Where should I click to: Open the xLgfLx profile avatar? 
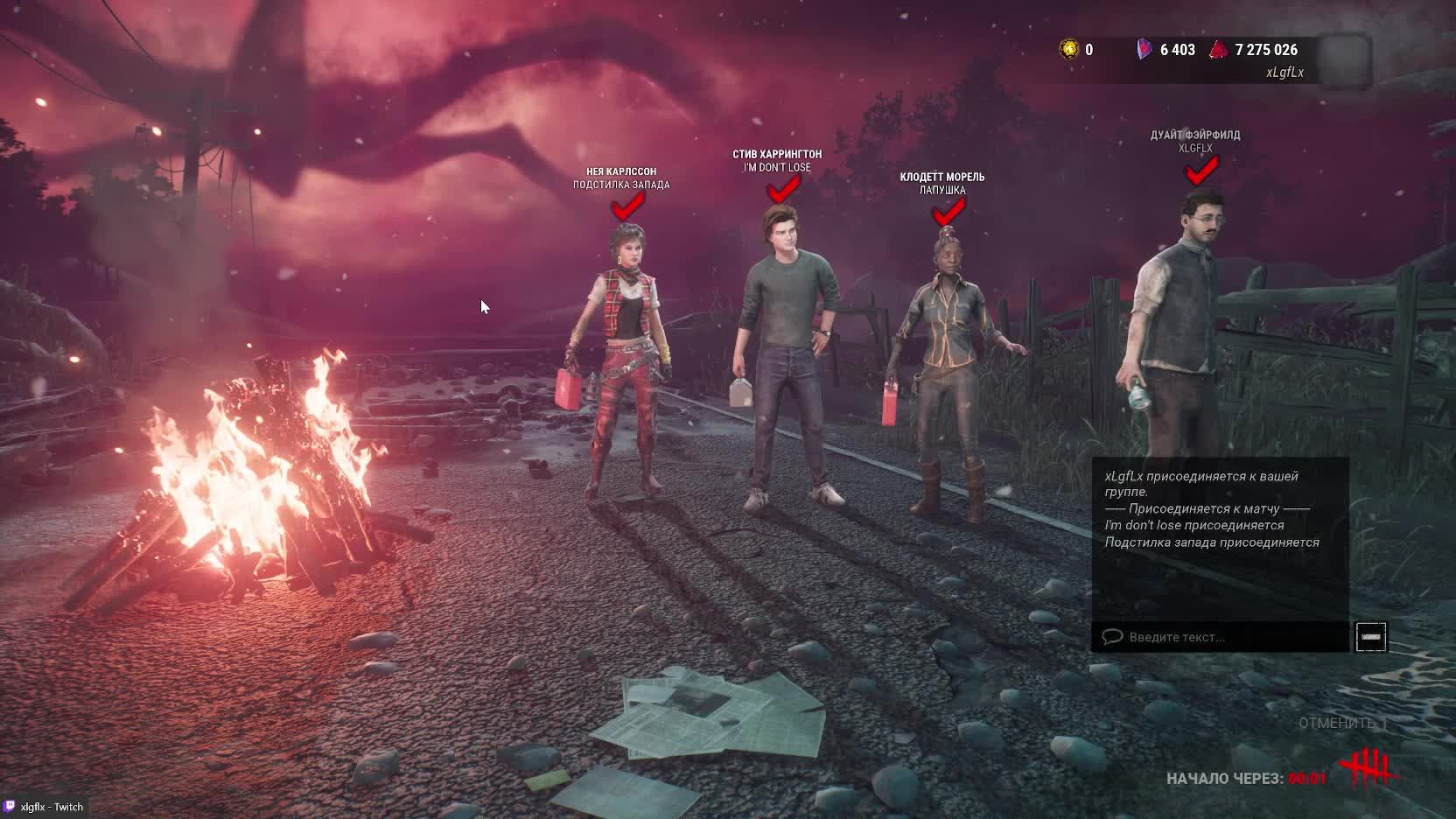tap(1344, 60)
